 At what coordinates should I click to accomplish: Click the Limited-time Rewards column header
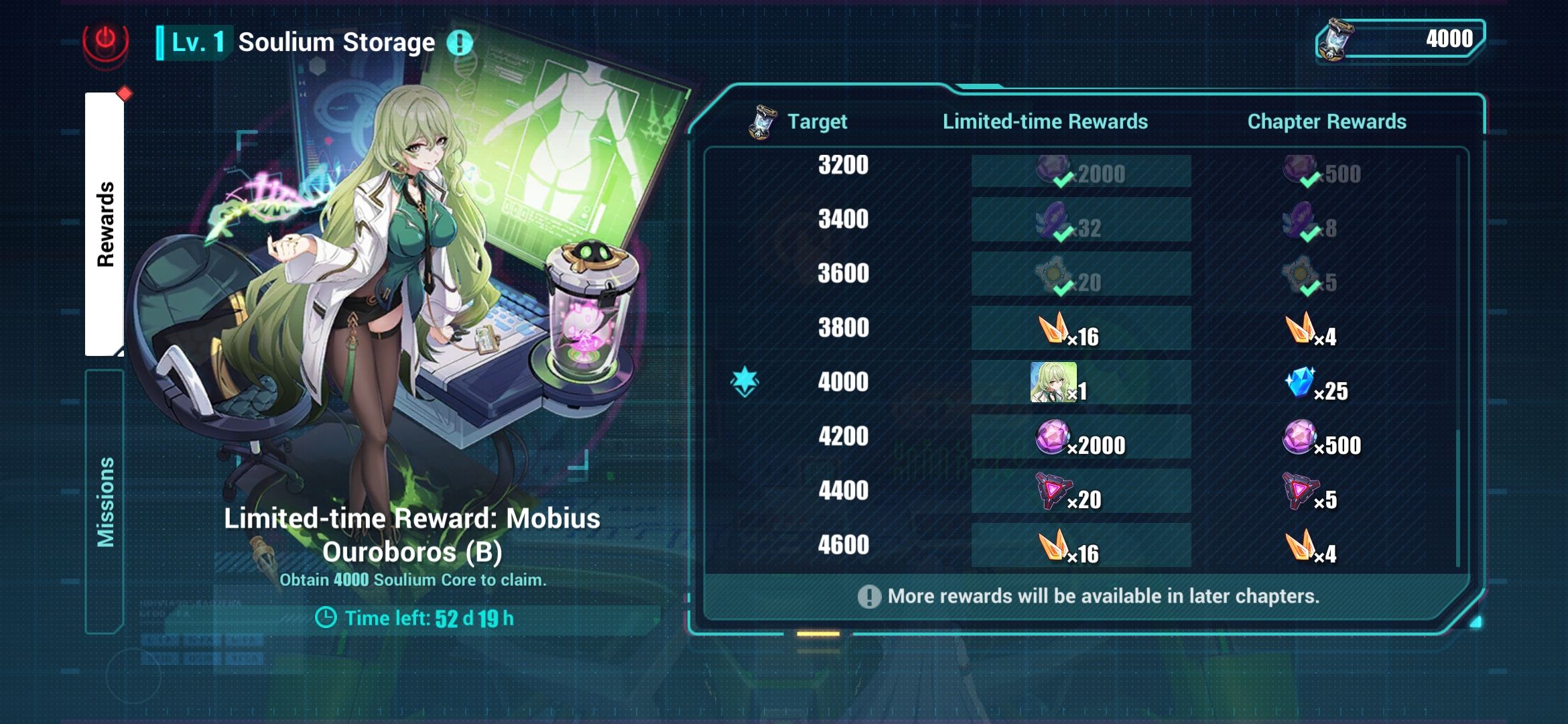[1045, 121]
